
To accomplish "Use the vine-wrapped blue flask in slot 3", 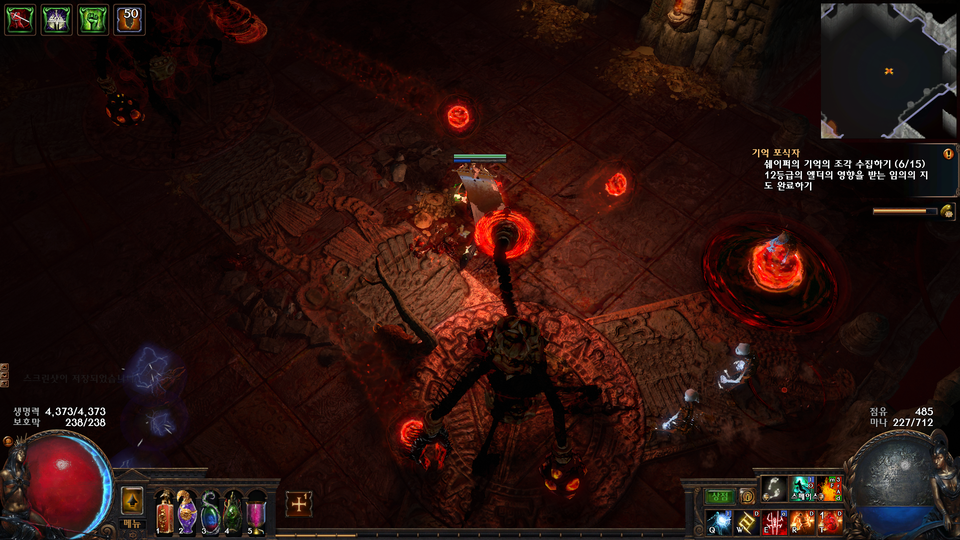I will [210, 511].
